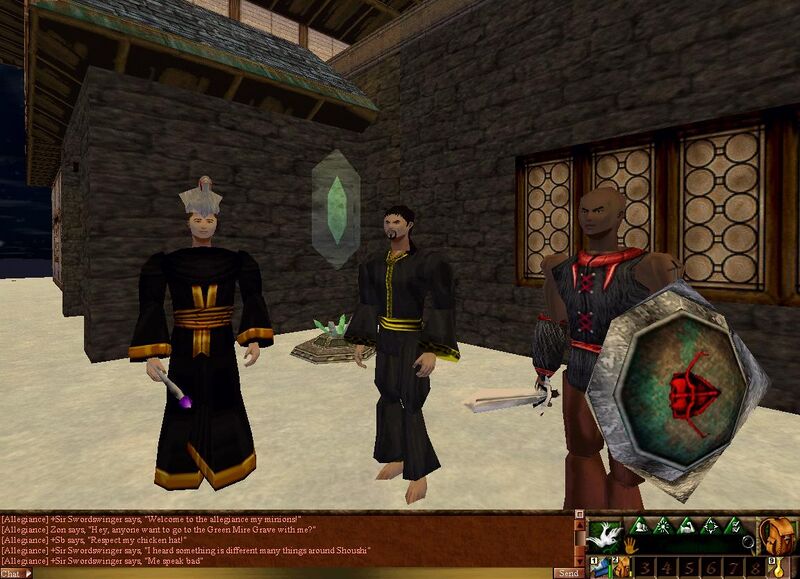Open the Chat channel selector
This screenshot has height=579, width=800.
(16, 573)
